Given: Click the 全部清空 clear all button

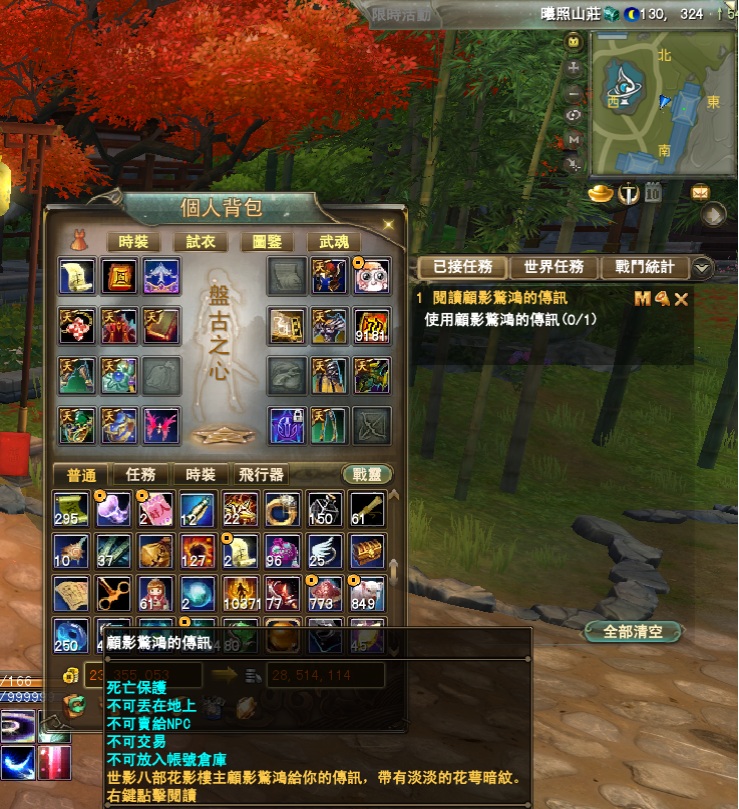Looking at the screenshot, I should coord(635,632).
